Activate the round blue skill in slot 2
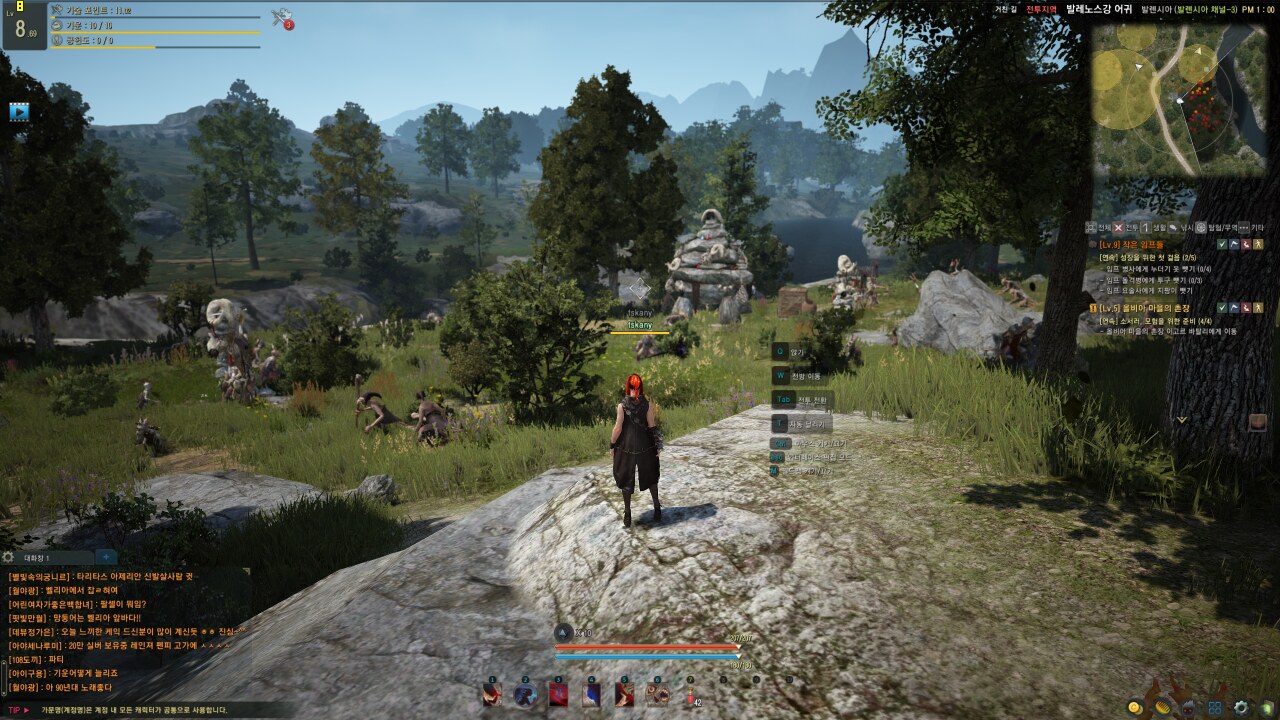Viewport: 1280px width, 720px height. [524, 695]
